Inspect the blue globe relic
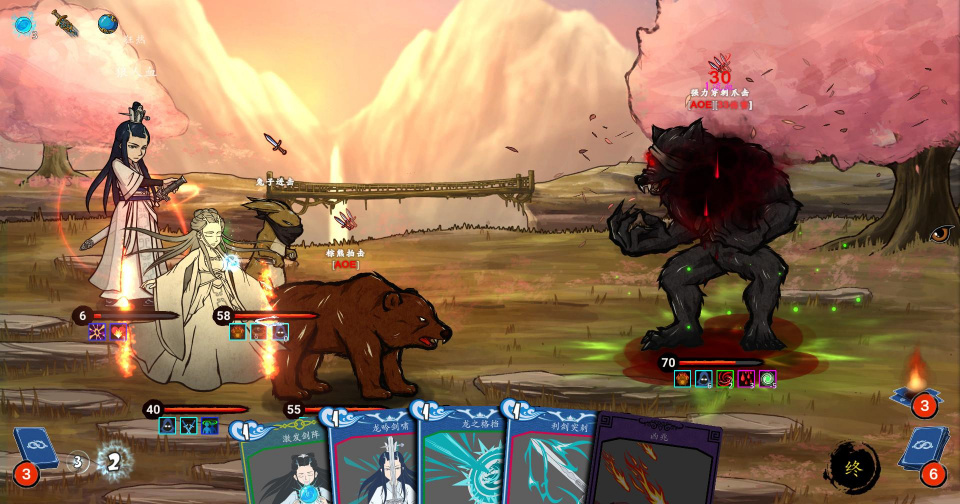The image size is (960, 504). [108, 23]
